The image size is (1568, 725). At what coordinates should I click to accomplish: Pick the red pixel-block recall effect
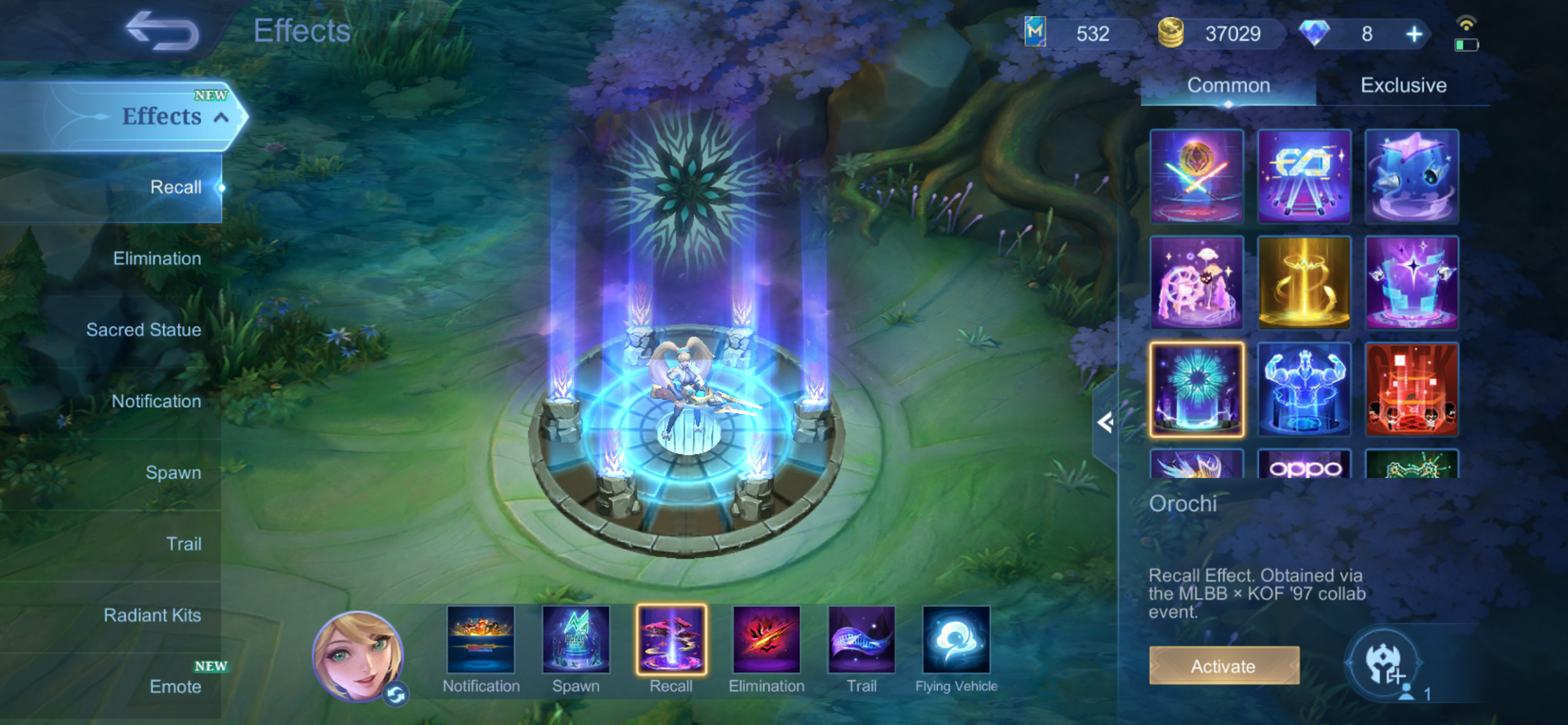point(1411,389)
